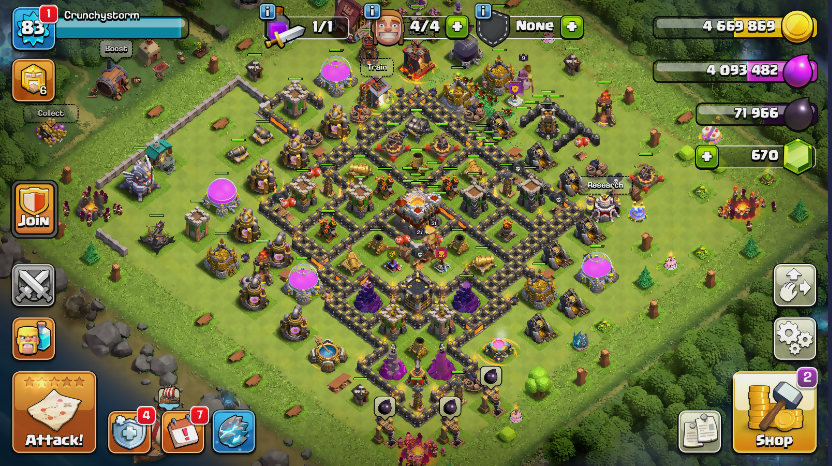Viewport: 832px width, 466px height.
Task: Open the gold badge icon marked 6
Action: [33, 80]
